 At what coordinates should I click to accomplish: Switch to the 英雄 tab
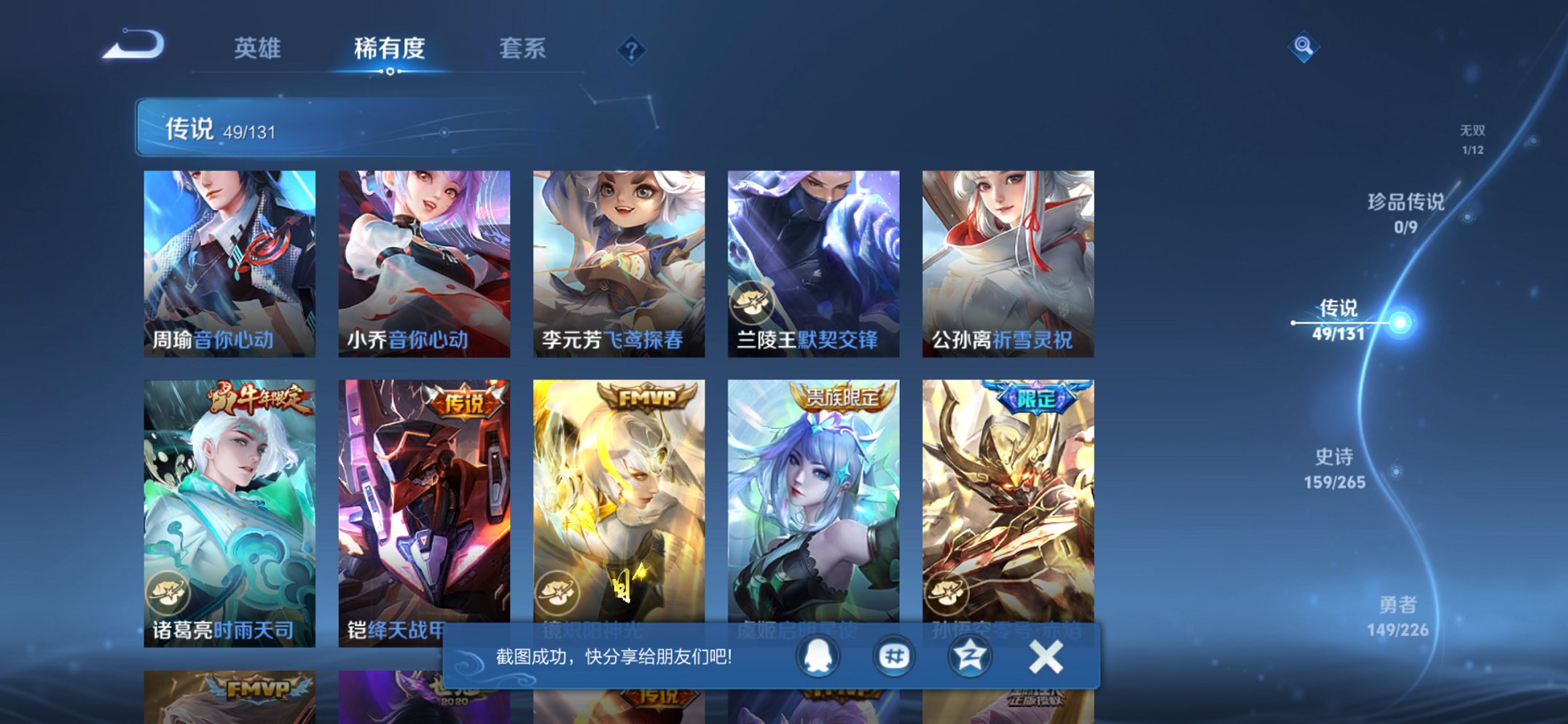(257, 49)
